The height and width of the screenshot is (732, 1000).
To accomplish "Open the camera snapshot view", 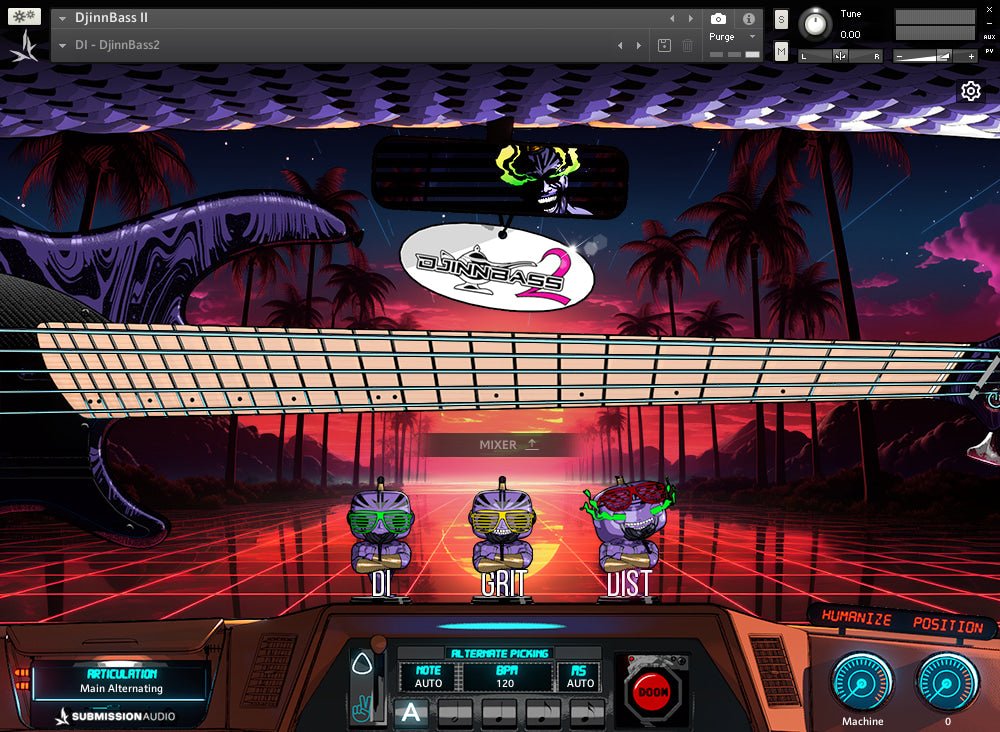I will 718,18.
